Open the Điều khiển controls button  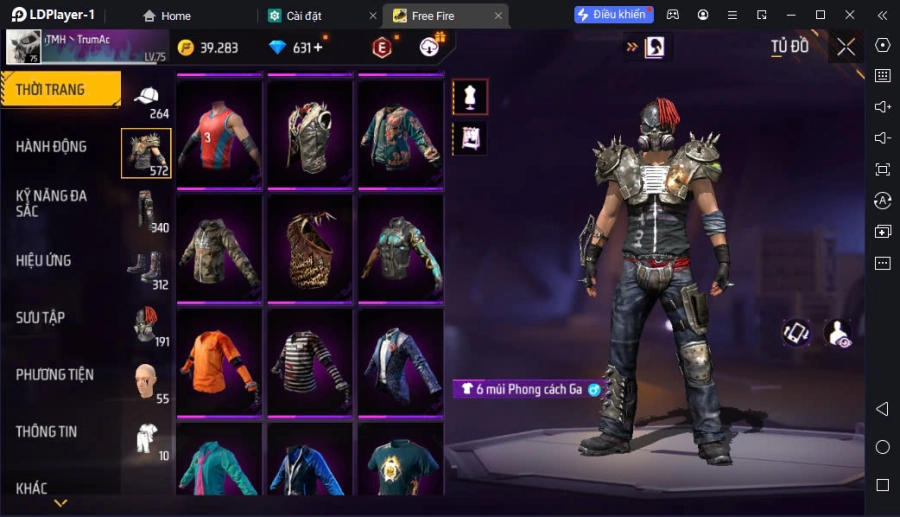coord(613,15)
